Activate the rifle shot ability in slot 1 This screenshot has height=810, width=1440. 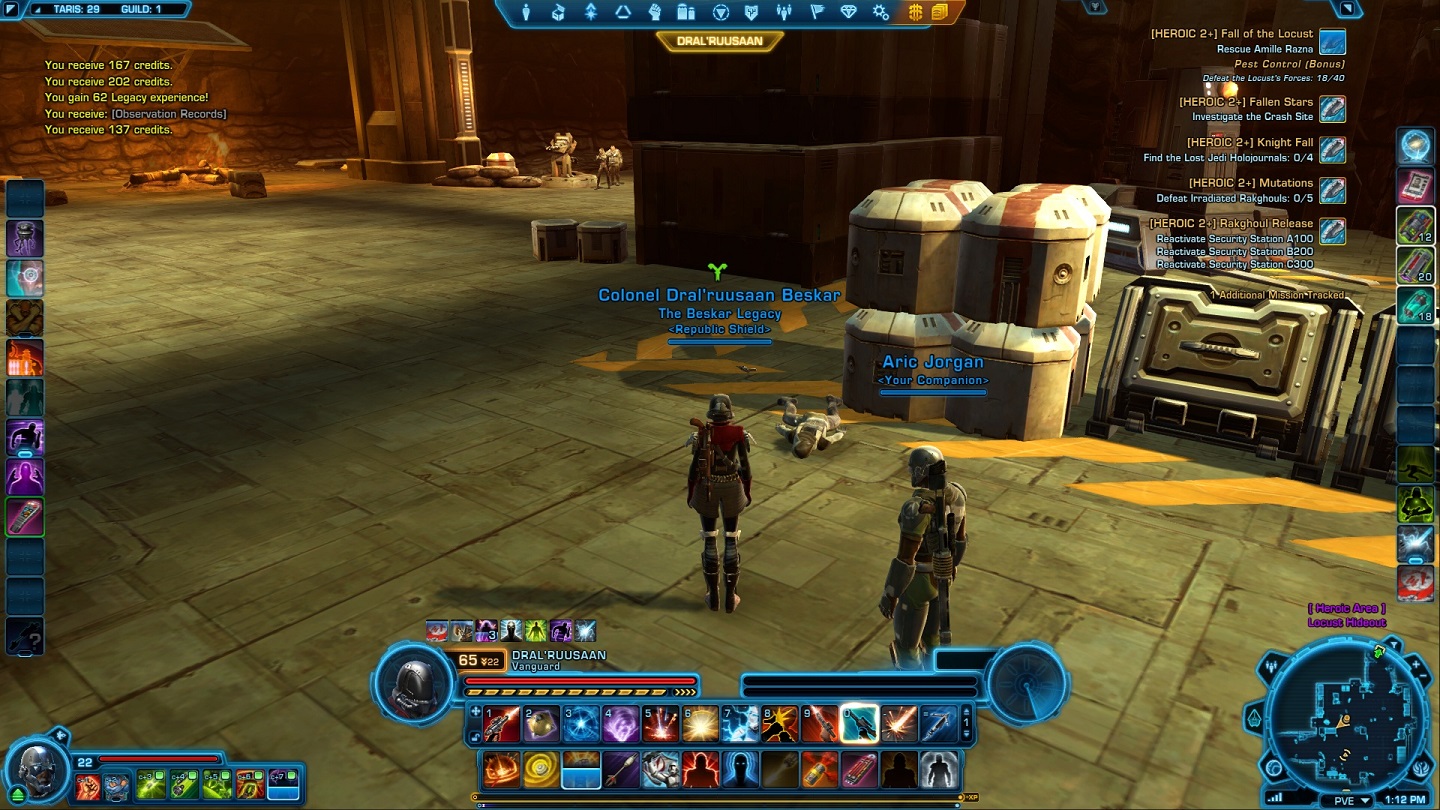502,724
